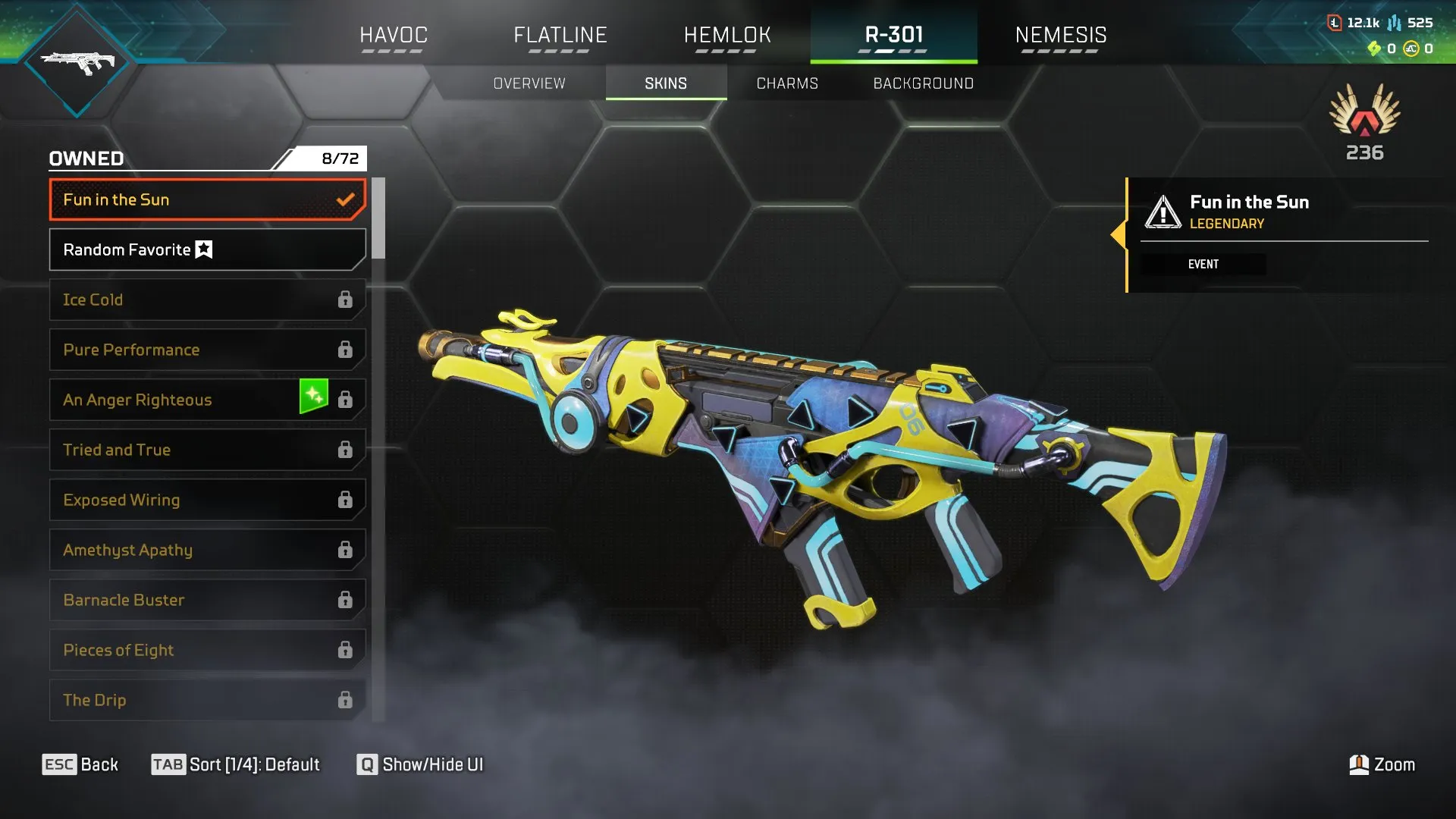Click the Zoom magnifier icon
This screenshot has width=1456, height=819.
click(x=1360, y=764)
